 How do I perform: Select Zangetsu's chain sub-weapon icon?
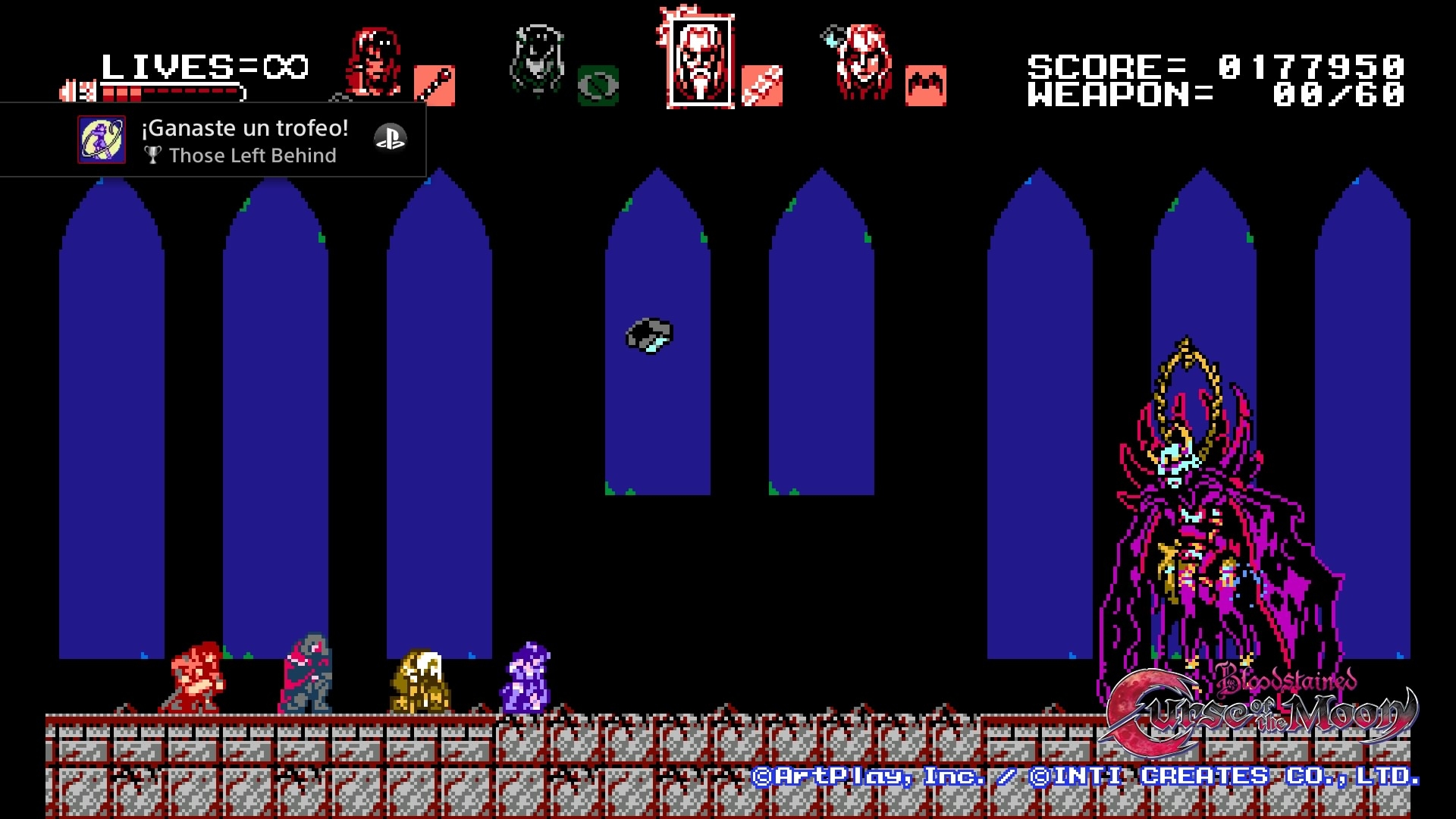pyautogui.click(x=435, y=85)
